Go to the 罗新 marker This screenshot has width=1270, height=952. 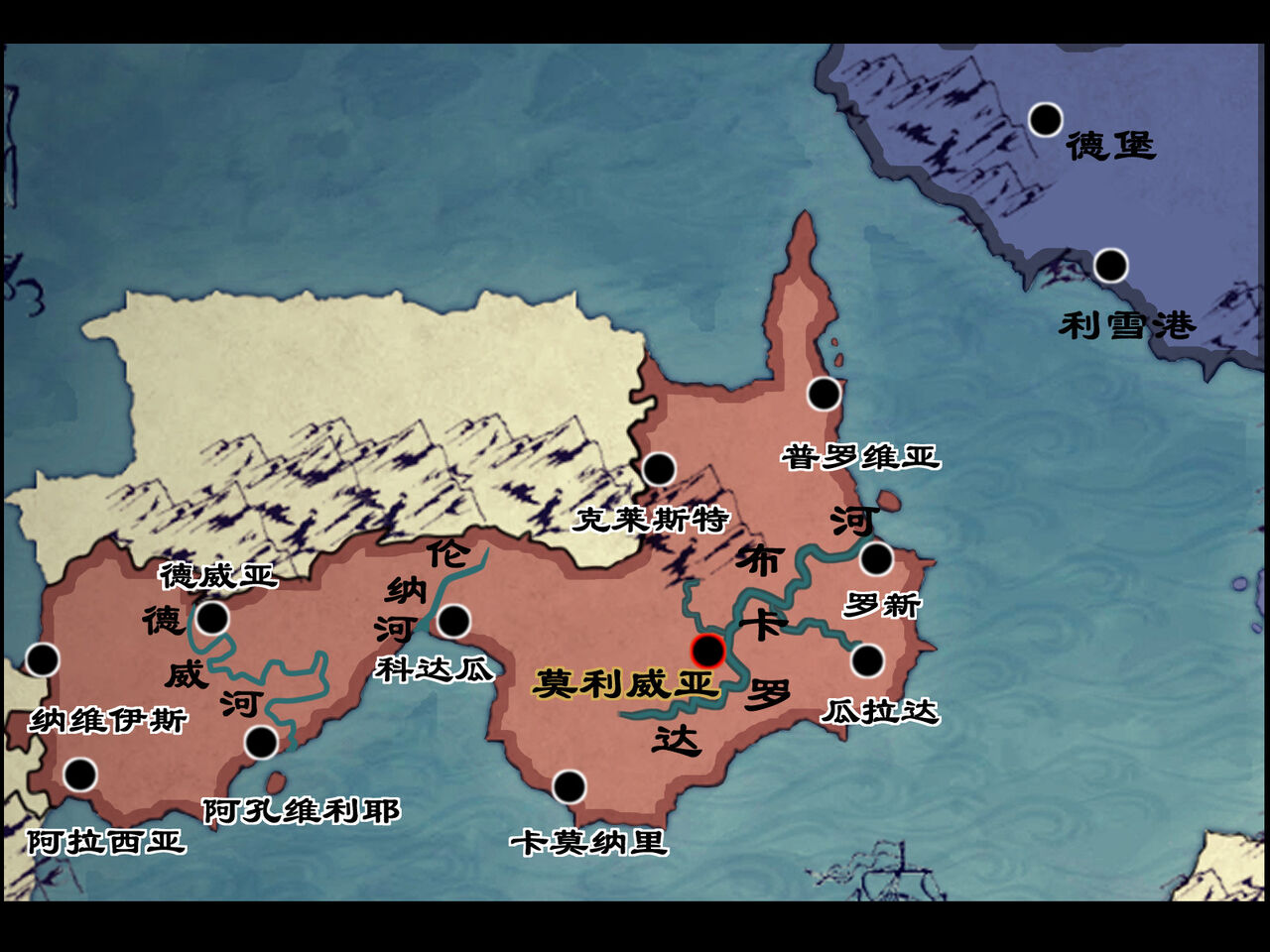coord(876,559)
